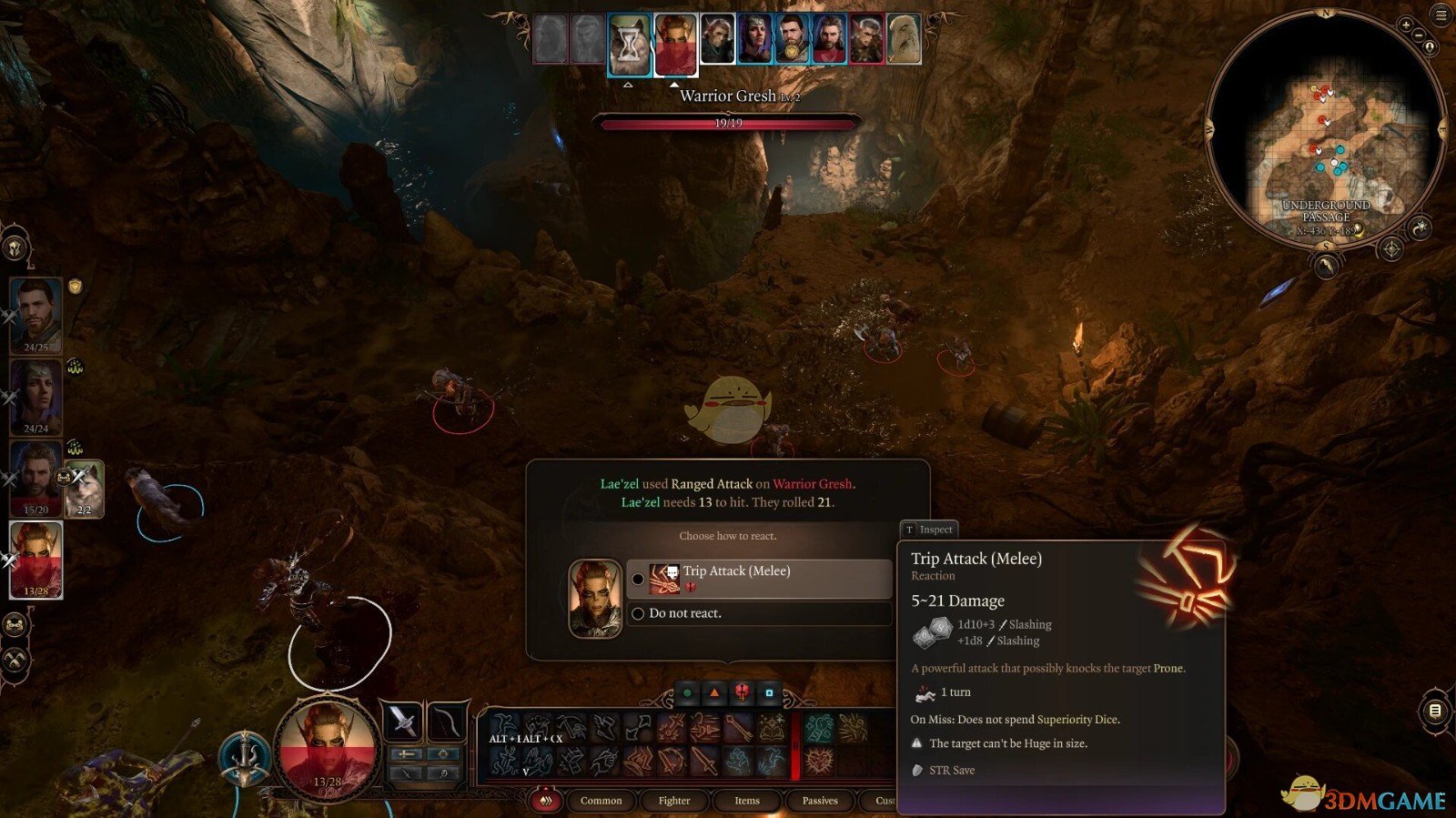Show the Items hotbar tab

(747, 801)
